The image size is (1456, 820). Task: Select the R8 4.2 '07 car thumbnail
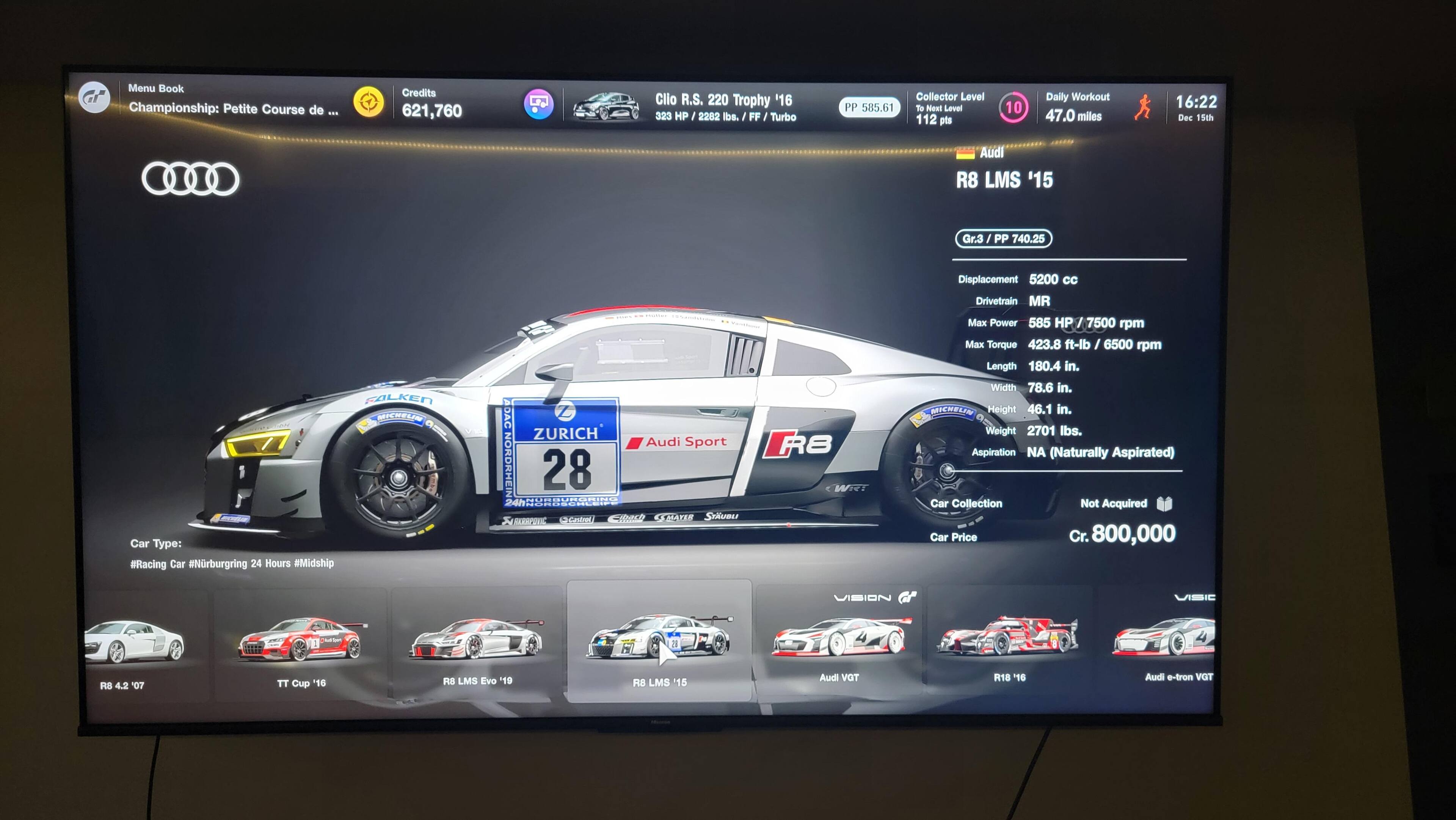coord(135,645)
